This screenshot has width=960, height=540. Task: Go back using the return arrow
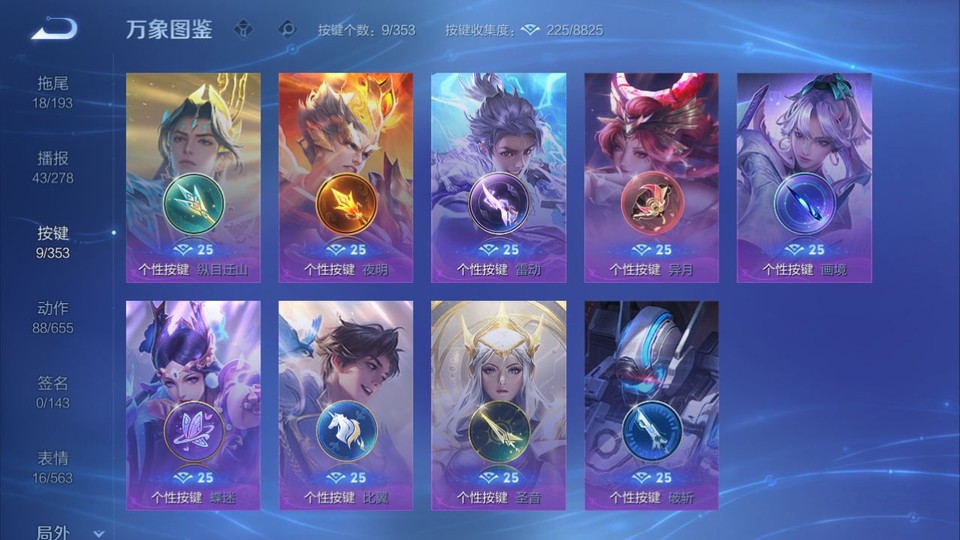click(x=54, y=29)
